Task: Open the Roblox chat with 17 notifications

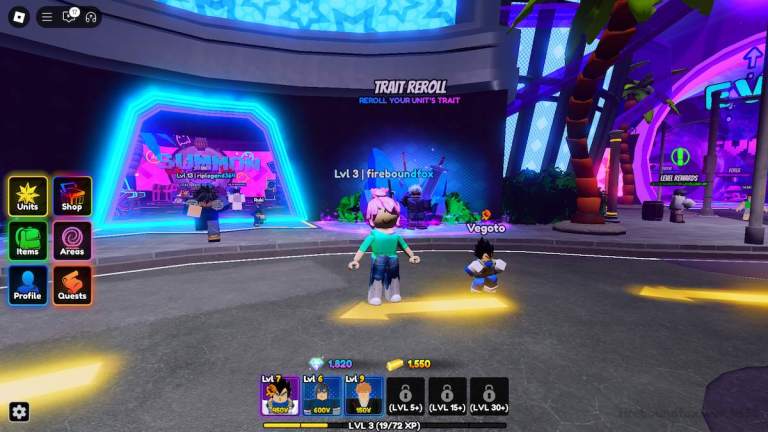Action: pos(69,17)
